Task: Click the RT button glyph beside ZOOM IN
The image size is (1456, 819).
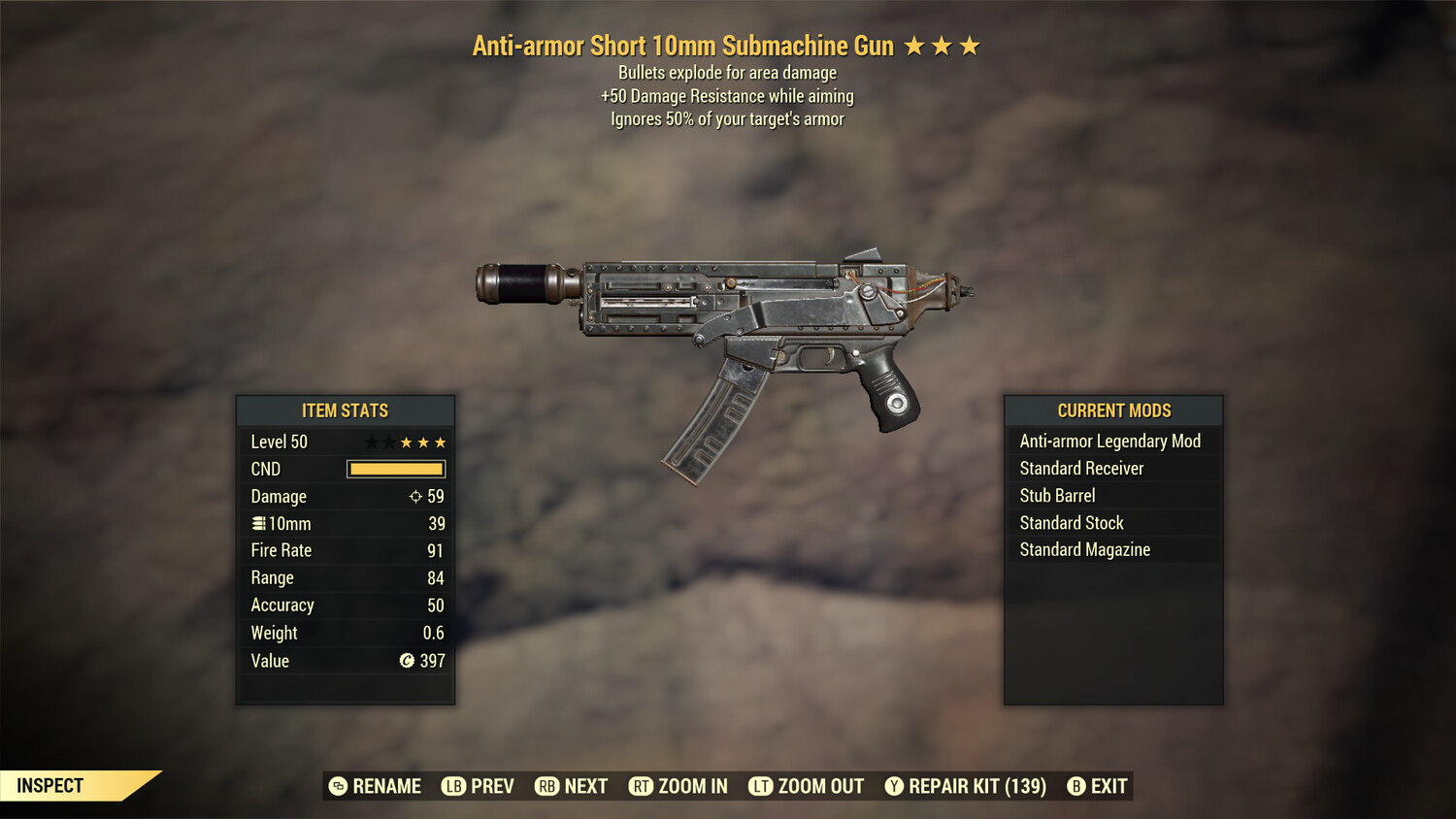Action: (642, 786)
